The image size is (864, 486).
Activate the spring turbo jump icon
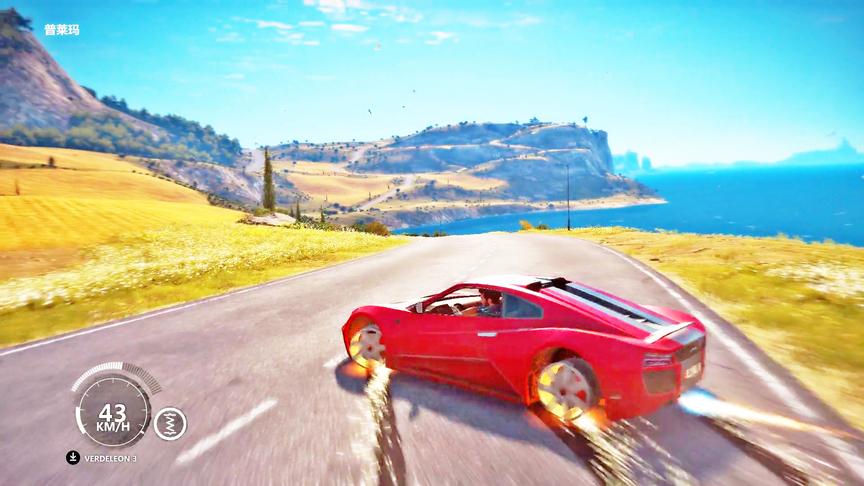tap(170, 423)
